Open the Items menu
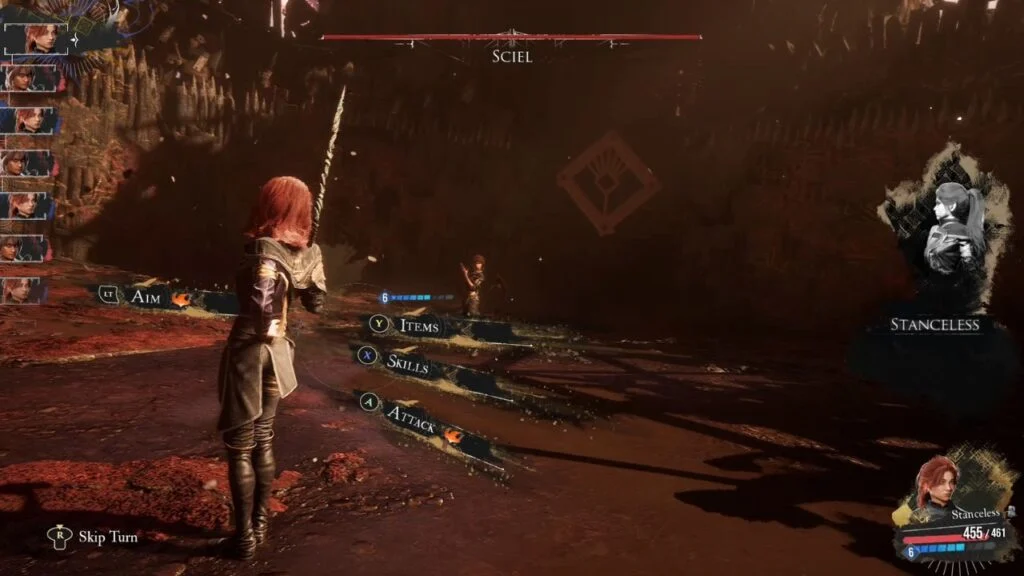Image resolution: width=1024 pixels, height=576 pixels. tap(417, 325)
